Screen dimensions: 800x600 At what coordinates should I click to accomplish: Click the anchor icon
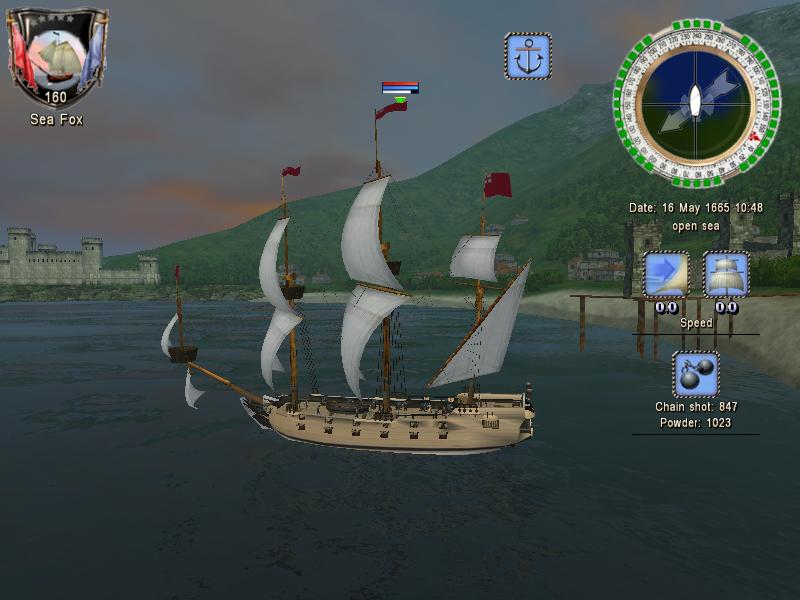[527, 56]
